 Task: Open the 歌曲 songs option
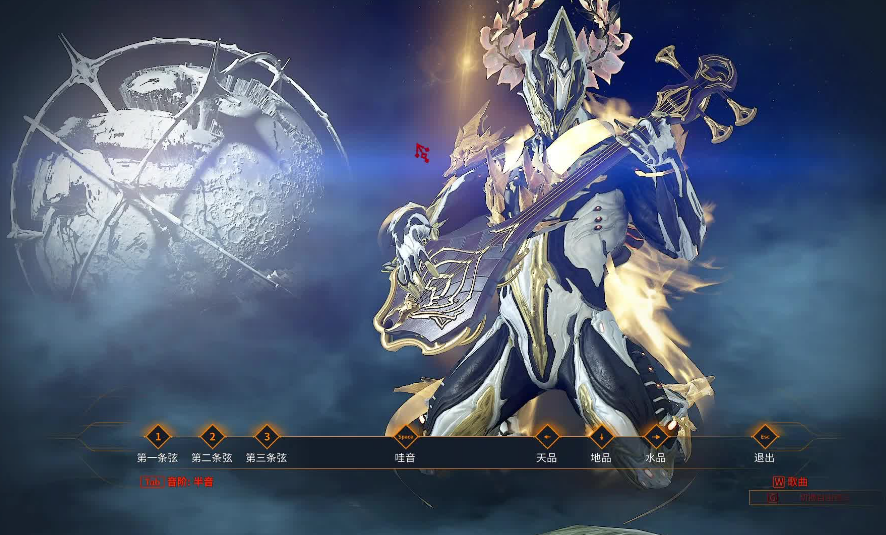pyautogui.click(x=790, y=481)
